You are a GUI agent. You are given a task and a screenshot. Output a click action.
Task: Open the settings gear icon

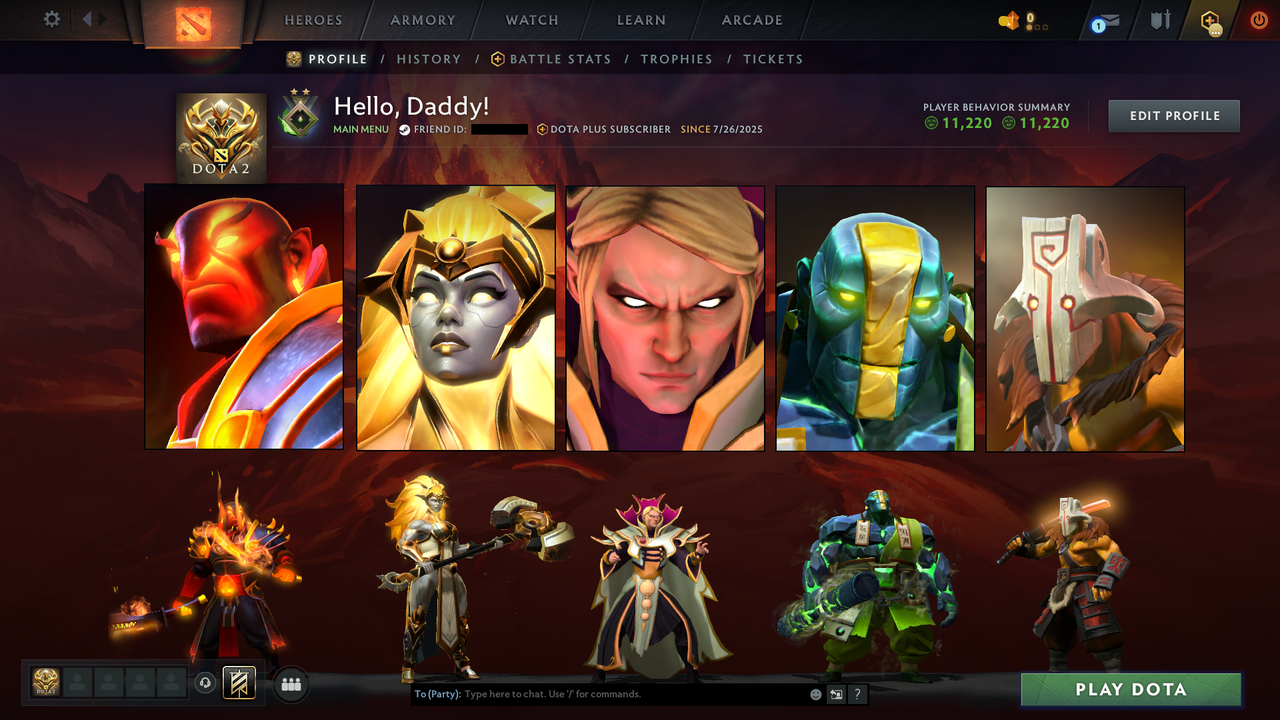[50, 20]
